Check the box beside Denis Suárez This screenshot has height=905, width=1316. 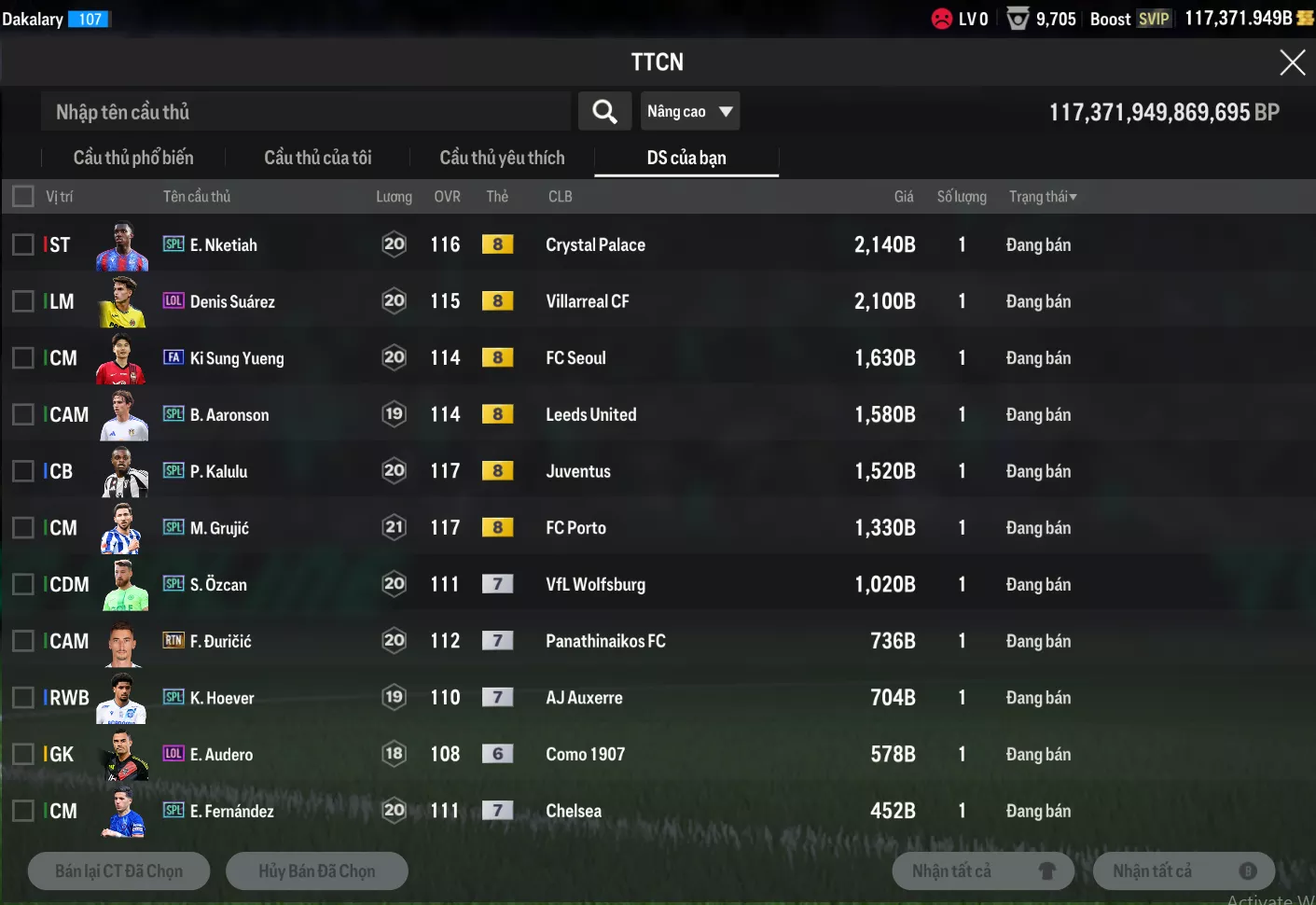[23, 301]
